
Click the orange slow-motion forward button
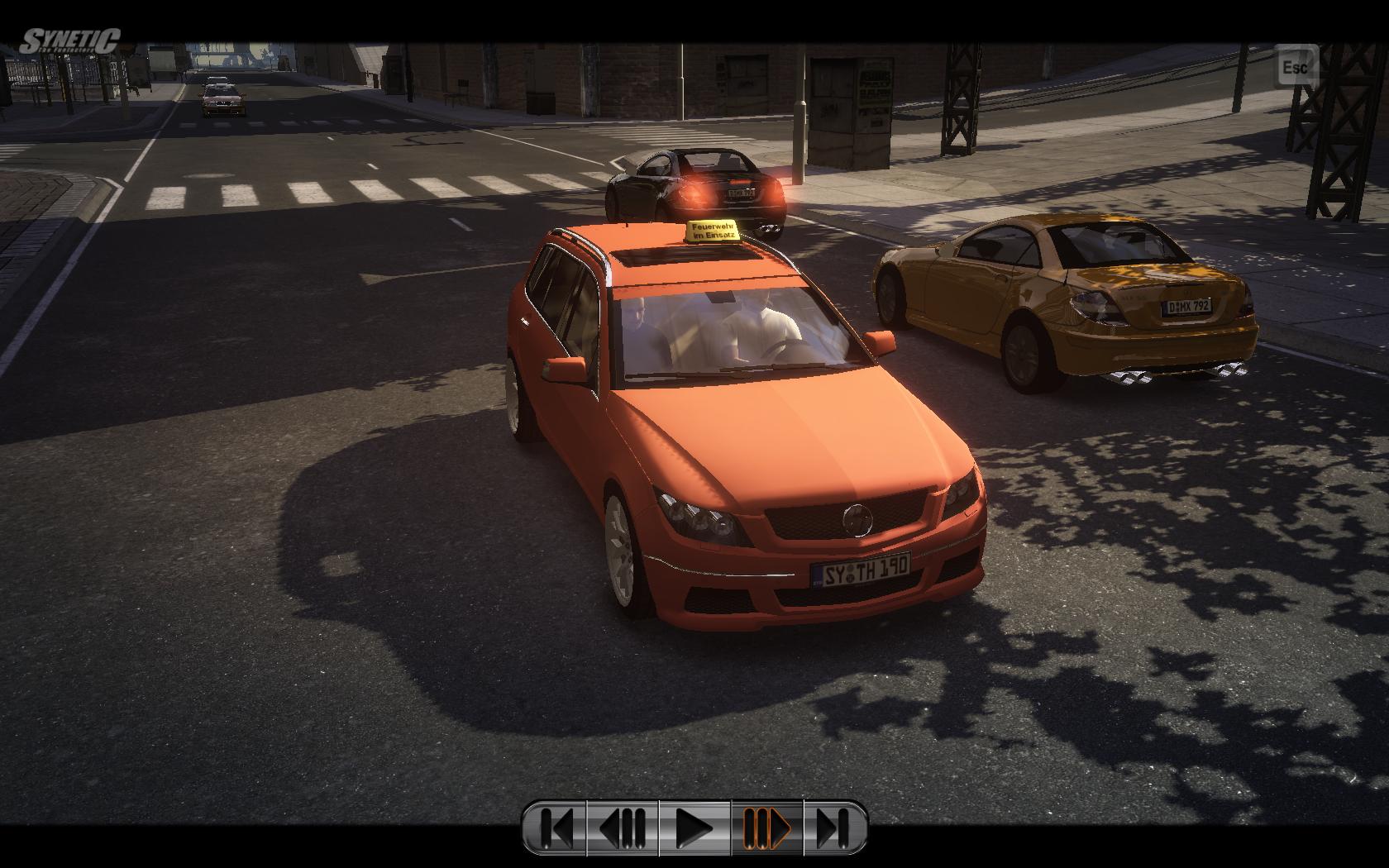tap(766, 826)
